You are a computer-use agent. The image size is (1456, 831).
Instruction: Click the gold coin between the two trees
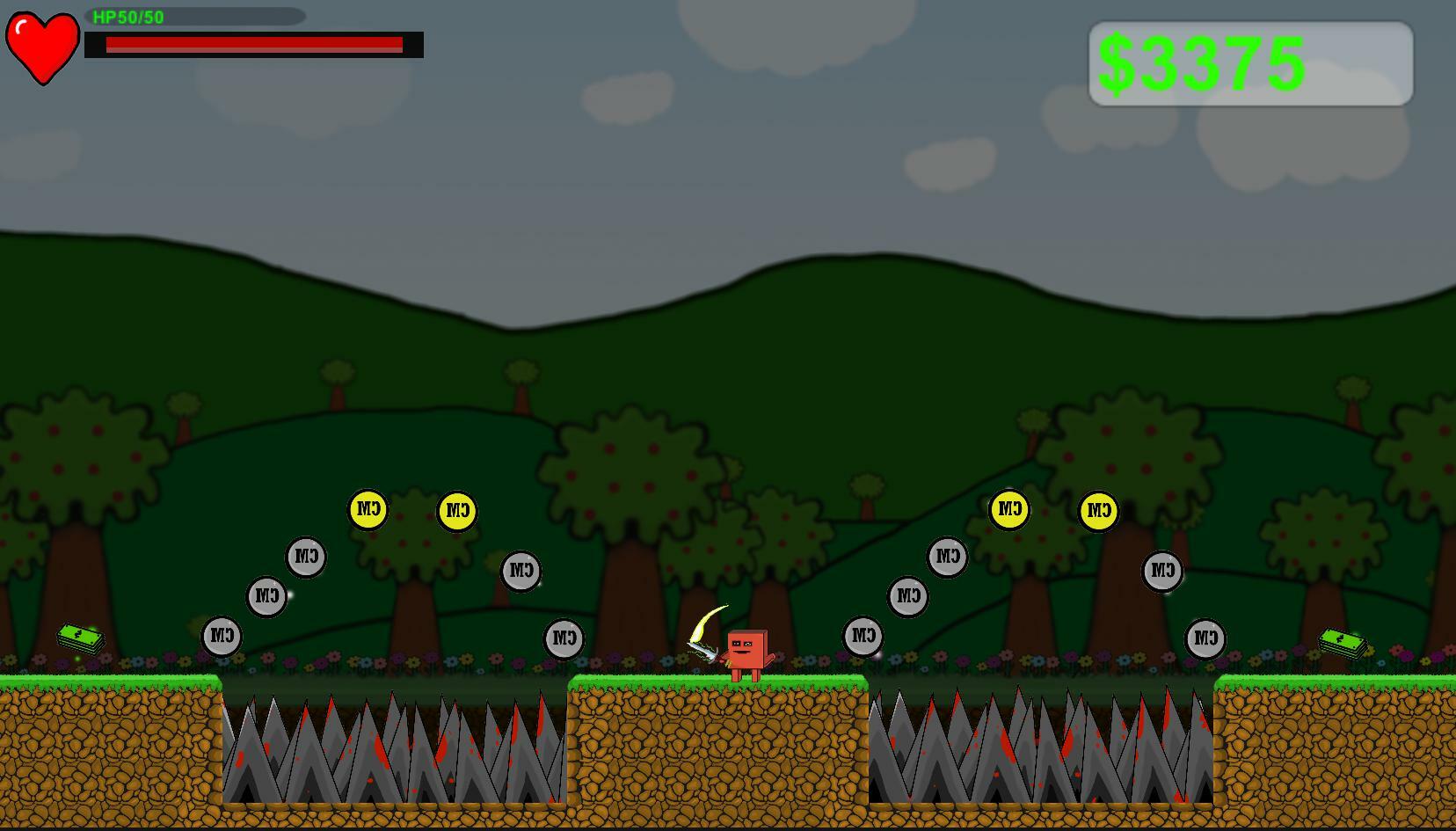(x=456, y=508)
